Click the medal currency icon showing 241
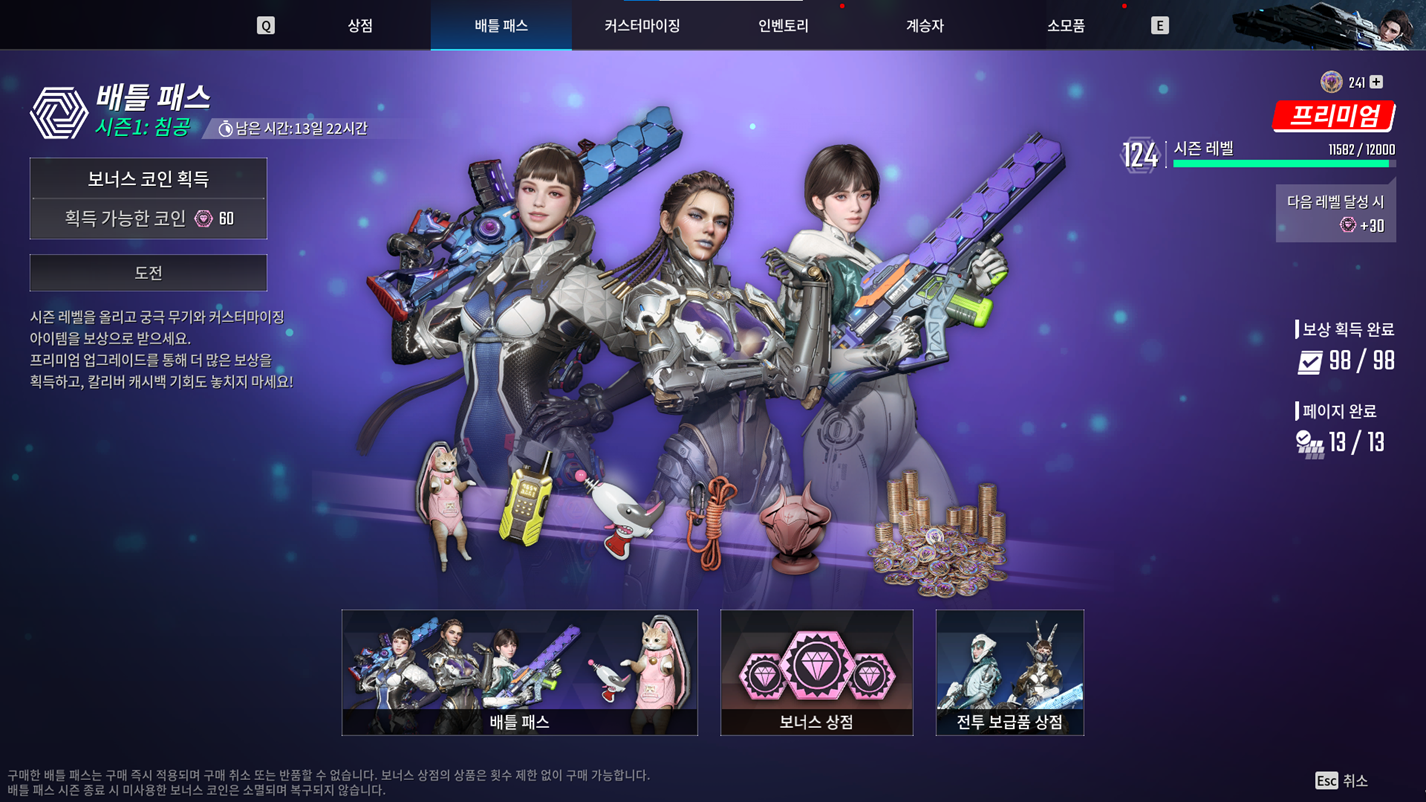1426x802 pixels. [x=1332, y=79]
